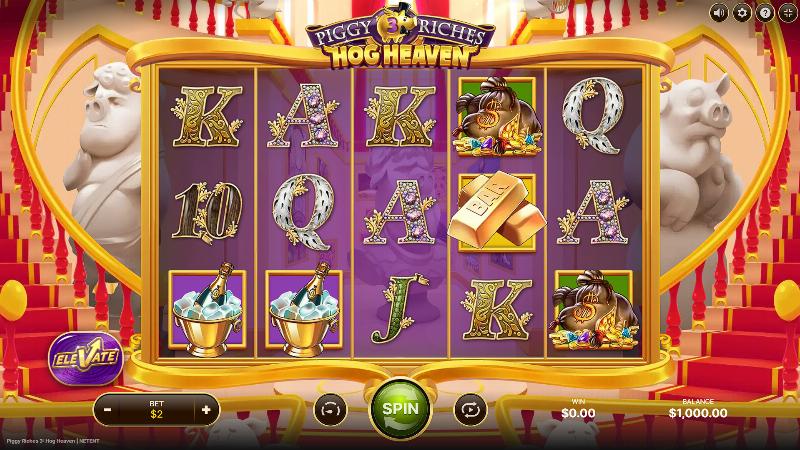Toggle the quick spin button left of SPIN
The image size is (800, 450).
(329, 409)
